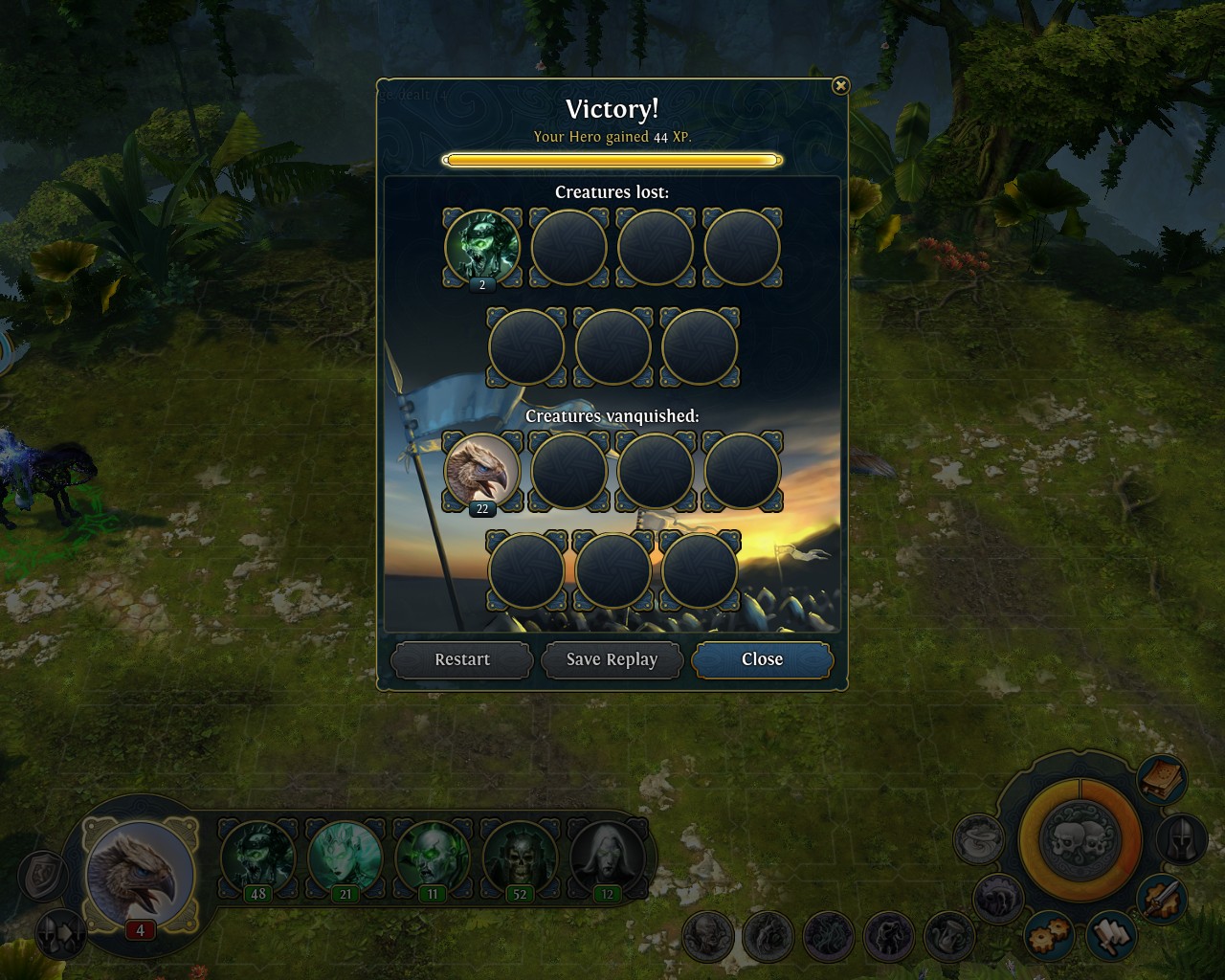Click the scroll and hammer icon

pyautogui.click(x=1110, y=936)
